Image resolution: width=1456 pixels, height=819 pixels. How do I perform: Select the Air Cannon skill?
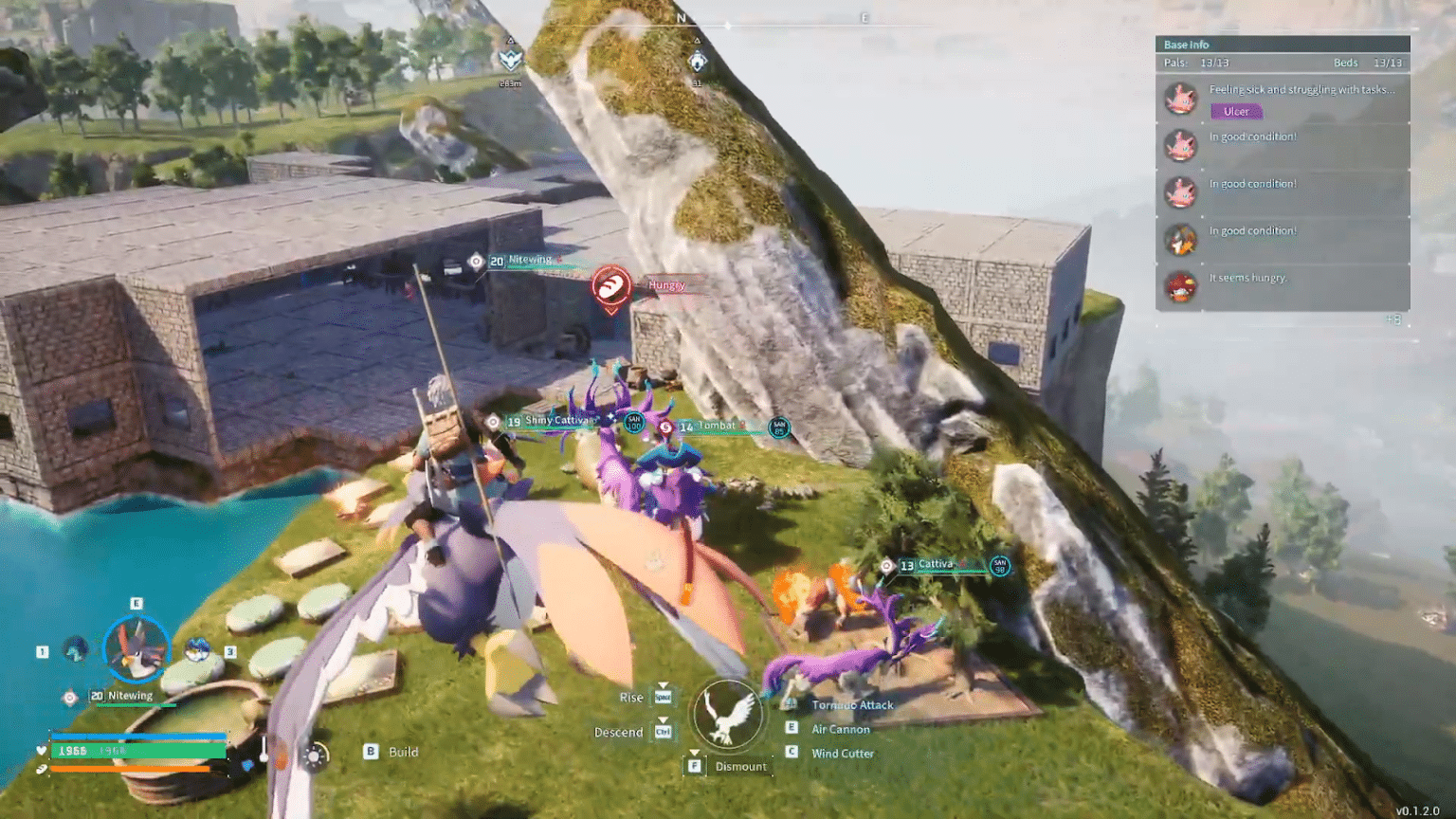coord(840,729)
